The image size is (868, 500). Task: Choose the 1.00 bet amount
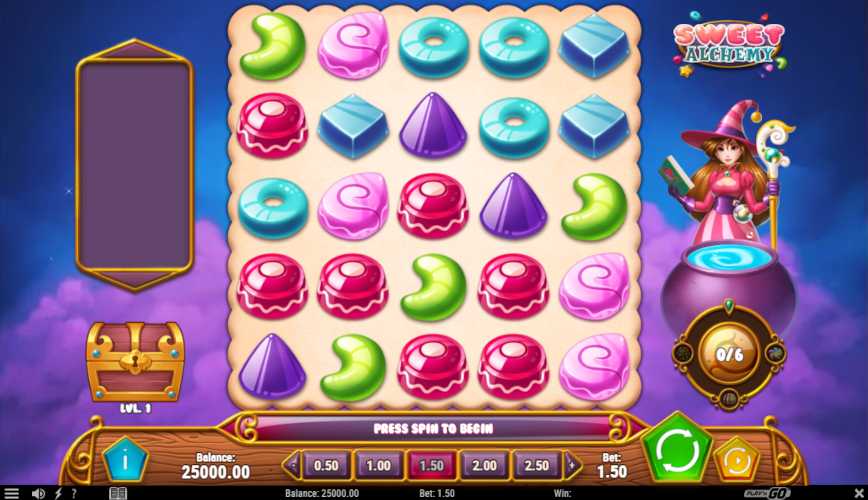[378, 465]
